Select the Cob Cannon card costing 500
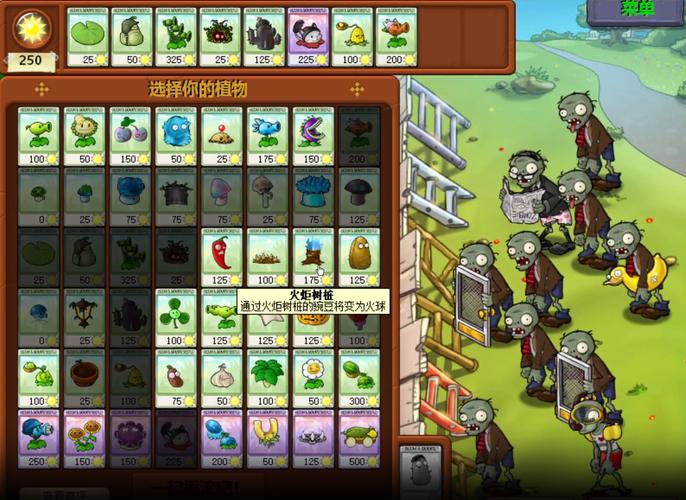 [359, 437]
